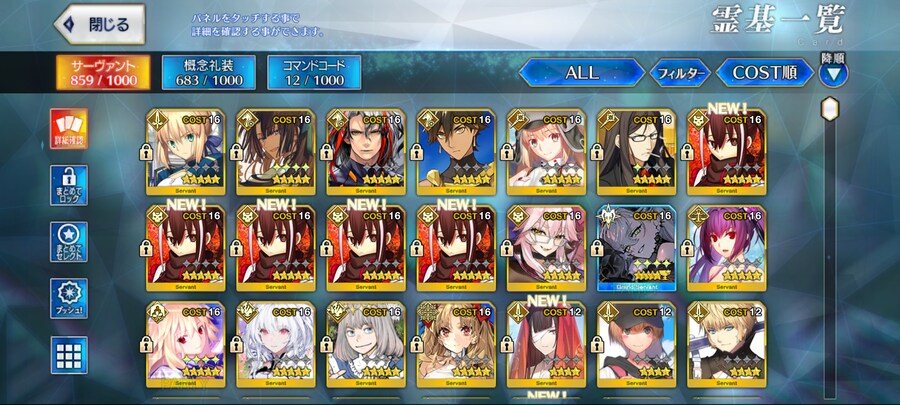Activate まとめてロック batch lock
Image resolution: width=900 pixels, height=405 pixels.
(x=69, y=187)
